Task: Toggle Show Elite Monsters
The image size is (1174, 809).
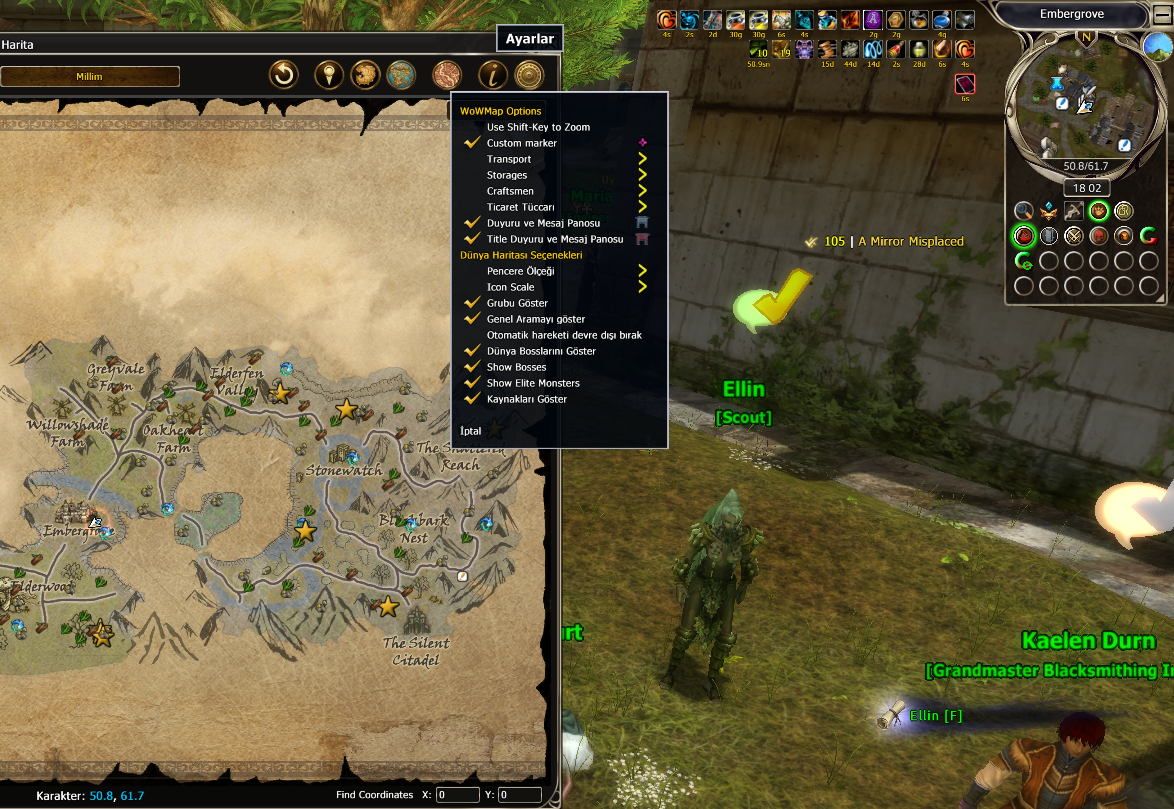Action: (532, 383)
